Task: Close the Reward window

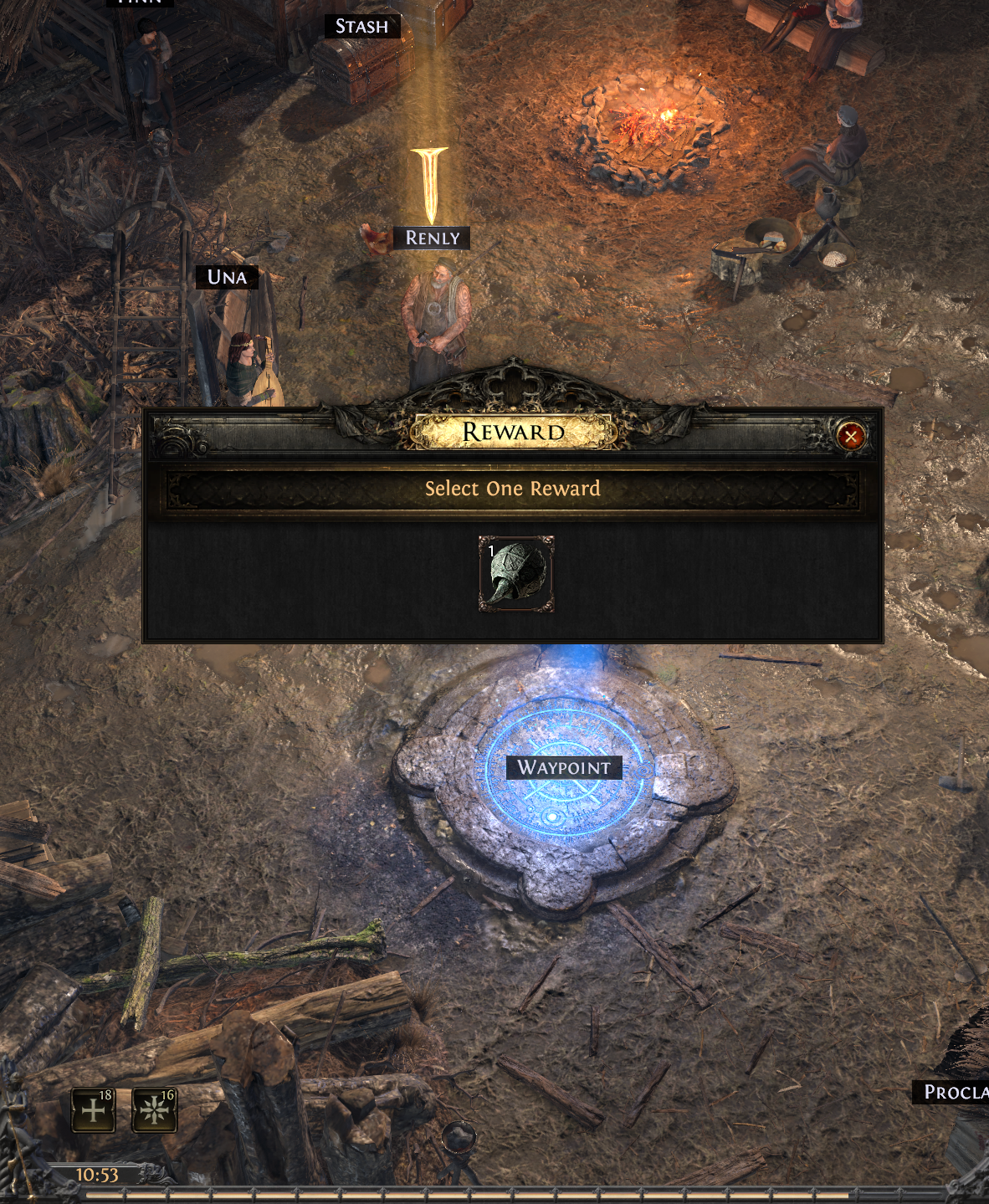Action: tap(850, 436)
